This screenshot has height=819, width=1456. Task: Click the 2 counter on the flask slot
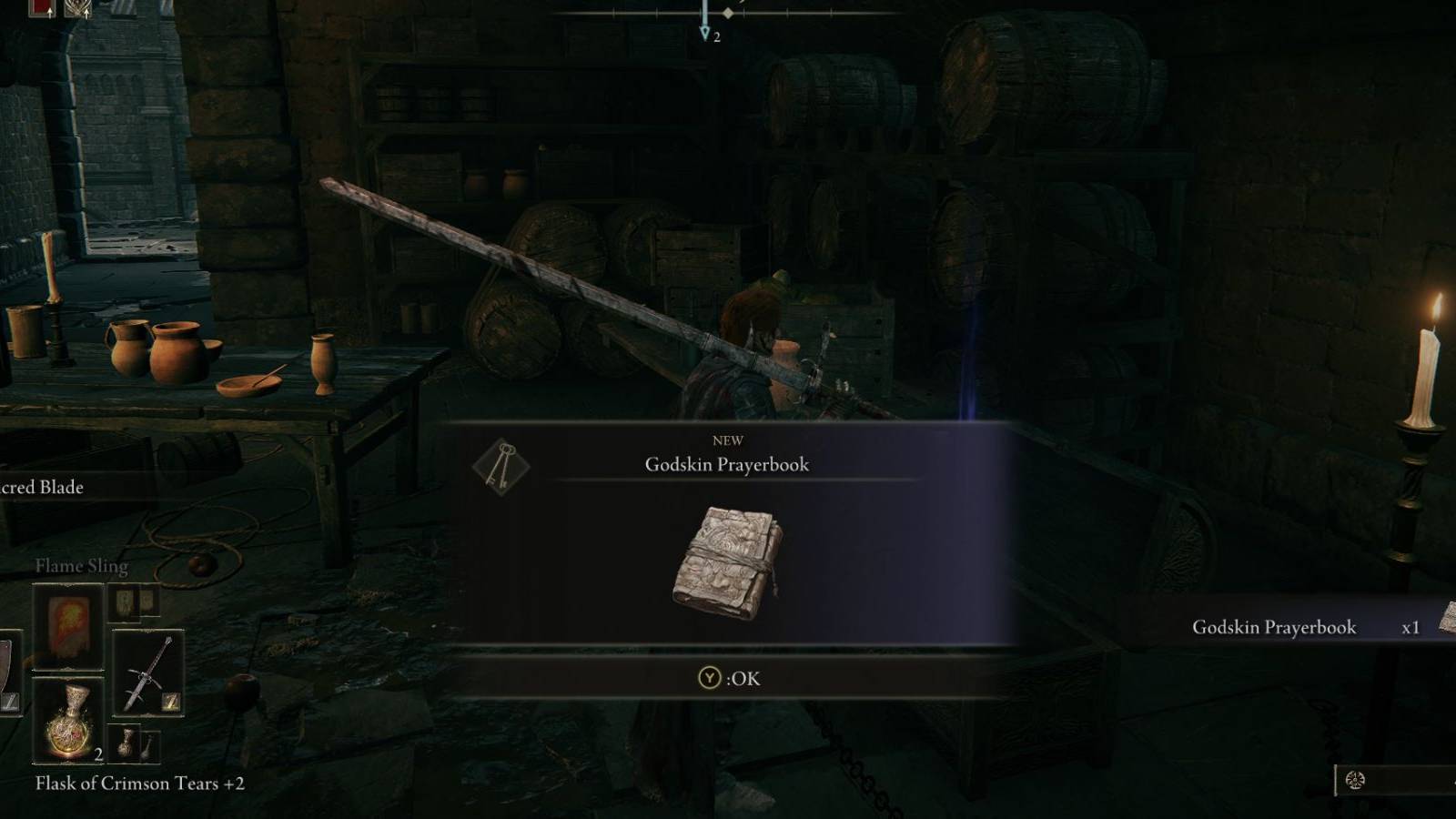tap(98, 754)
